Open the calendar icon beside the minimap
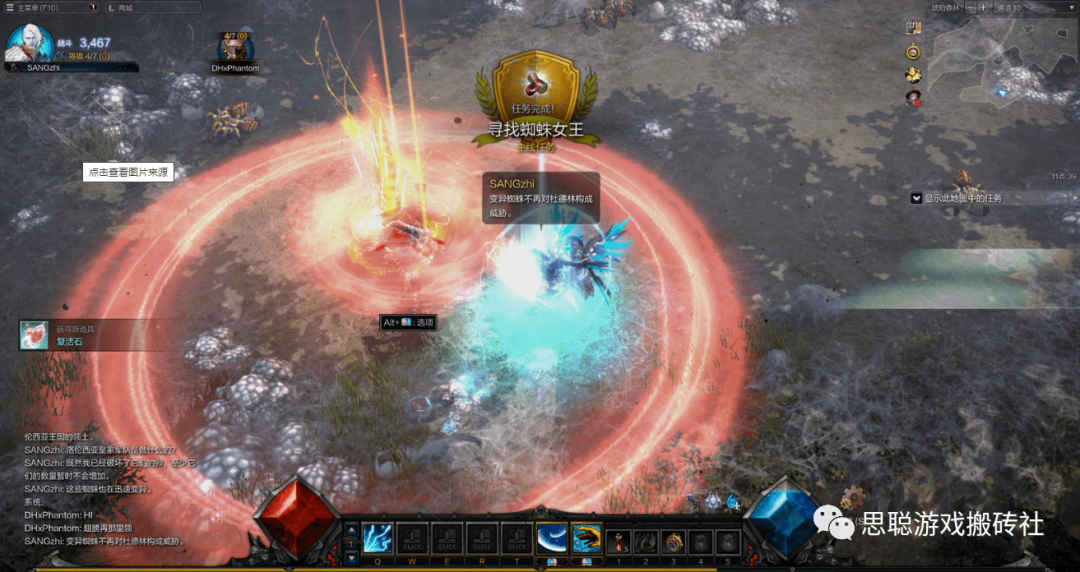Screen dimensions: 1080x572 point(913,28)
